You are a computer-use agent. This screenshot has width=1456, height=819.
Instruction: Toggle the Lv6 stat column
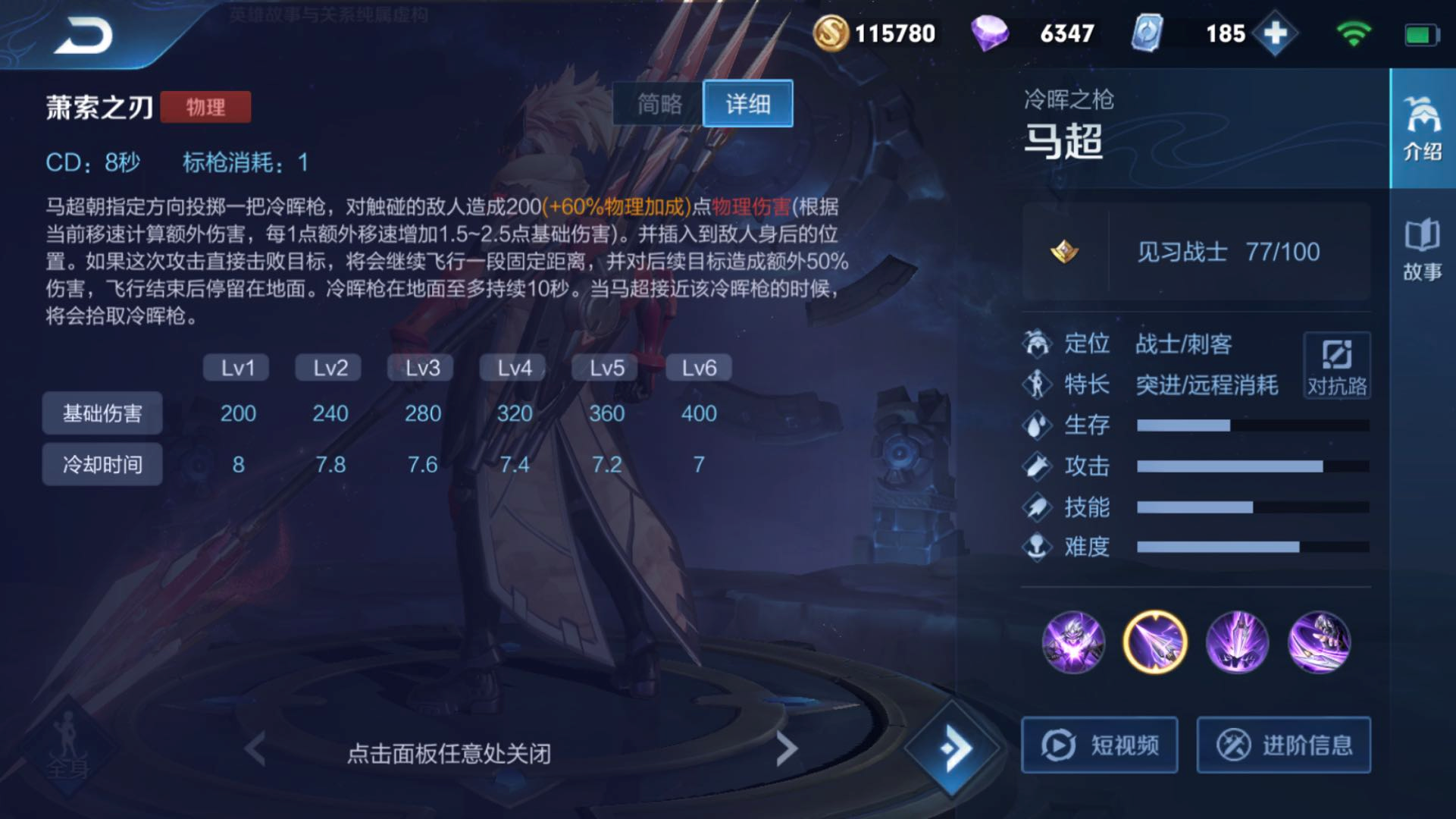point(697,367)
